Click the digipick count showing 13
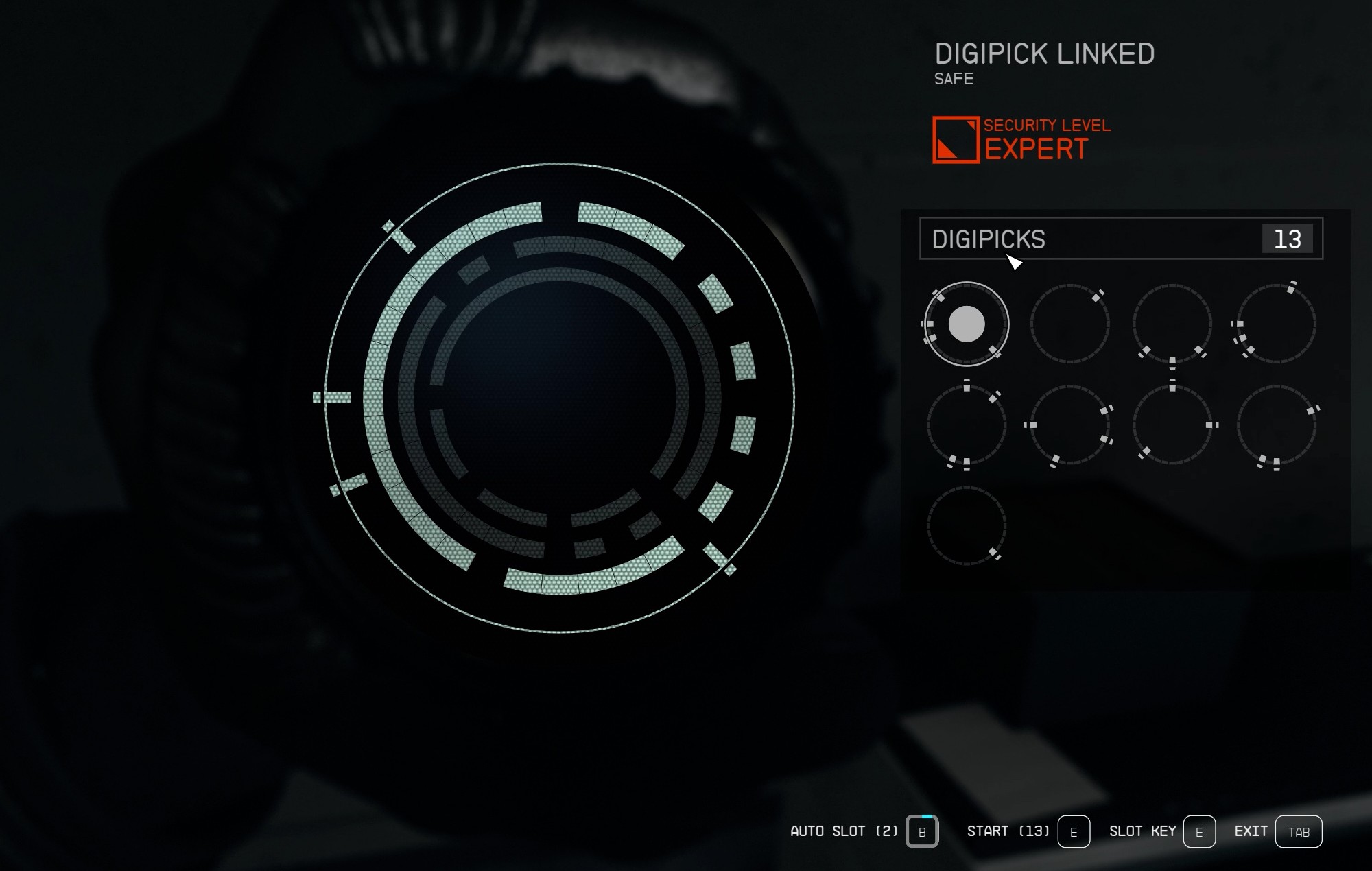Screen dimensions: 1372x871 tap(1288, 239)
